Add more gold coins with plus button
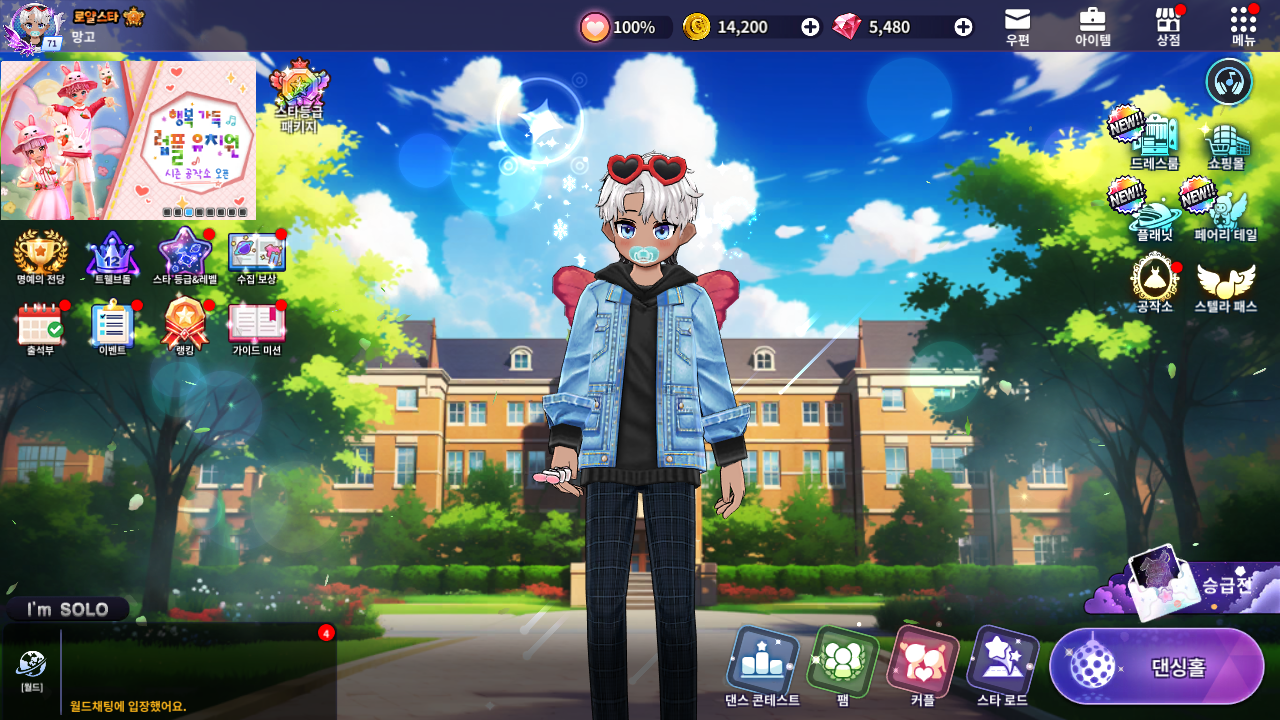Screen dimensions: 1280x720 (810, 27)
